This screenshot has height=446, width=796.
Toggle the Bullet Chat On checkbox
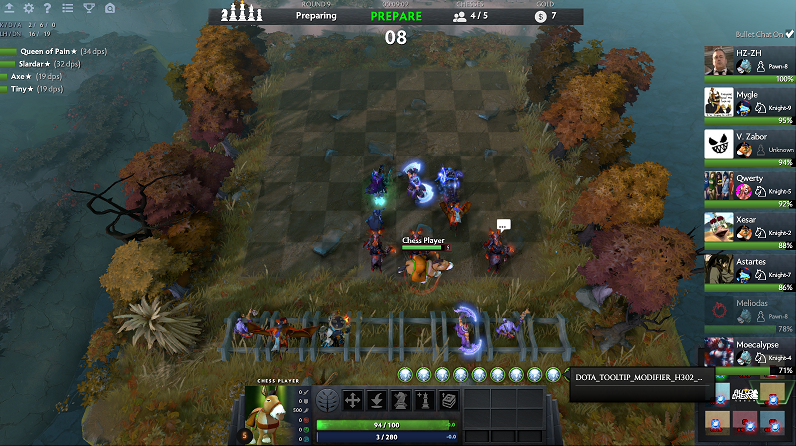[x=790, y=34]
